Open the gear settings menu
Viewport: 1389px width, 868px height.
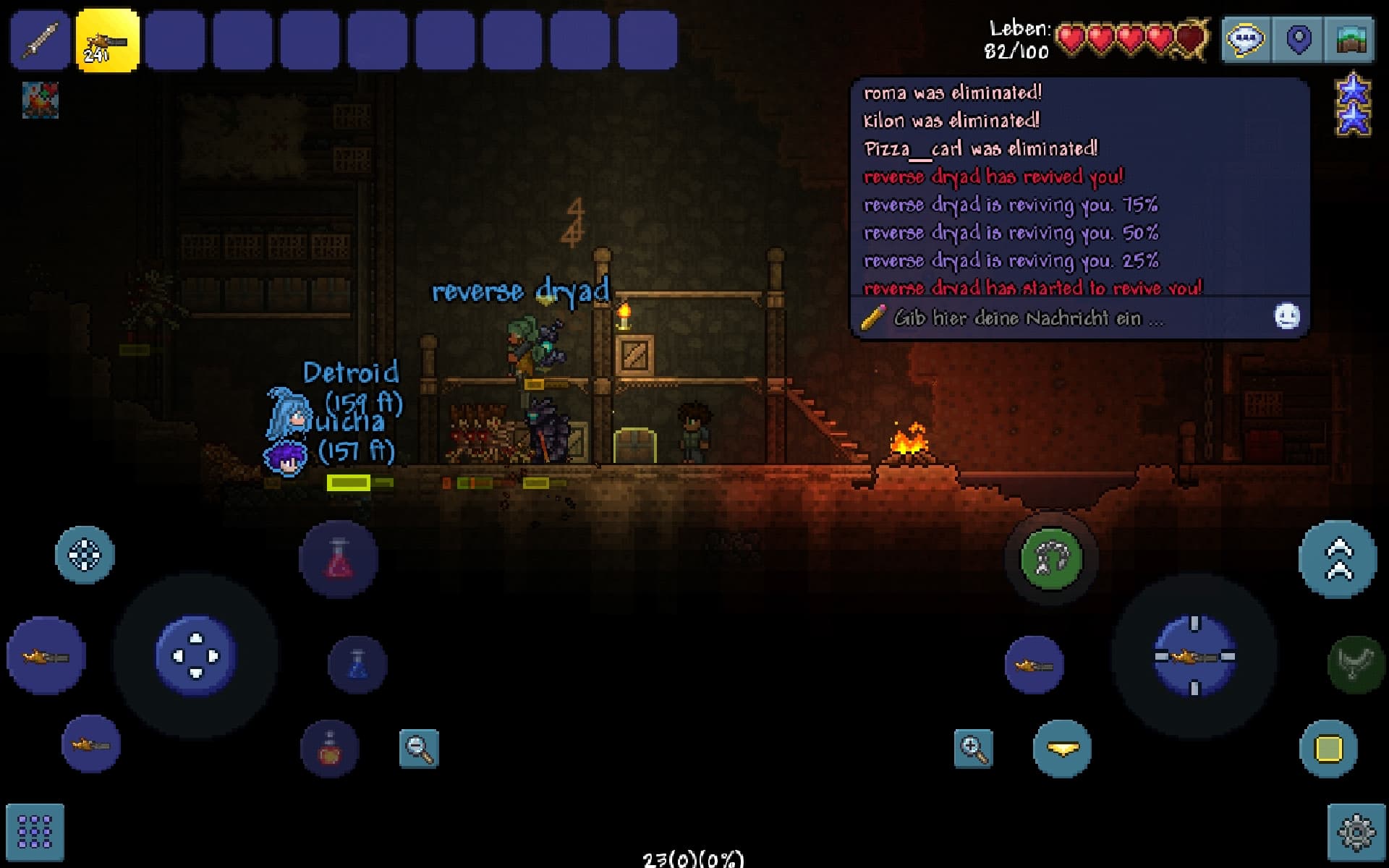tap(1356, 832)
